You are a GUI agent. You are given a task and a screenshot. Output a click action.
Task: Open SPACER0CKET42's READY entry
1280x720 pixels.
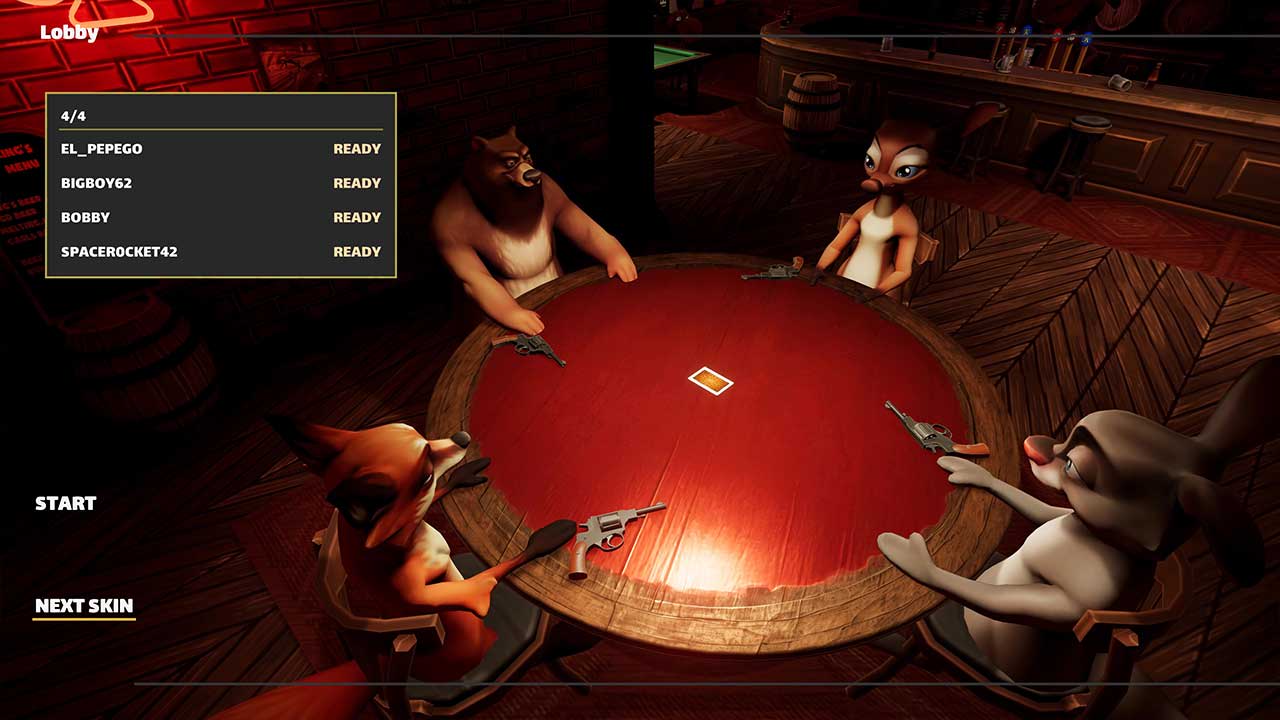357,251
